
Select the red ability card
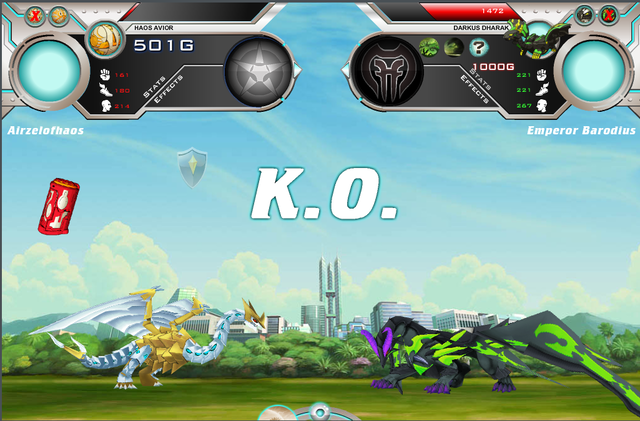coord(55,205)
